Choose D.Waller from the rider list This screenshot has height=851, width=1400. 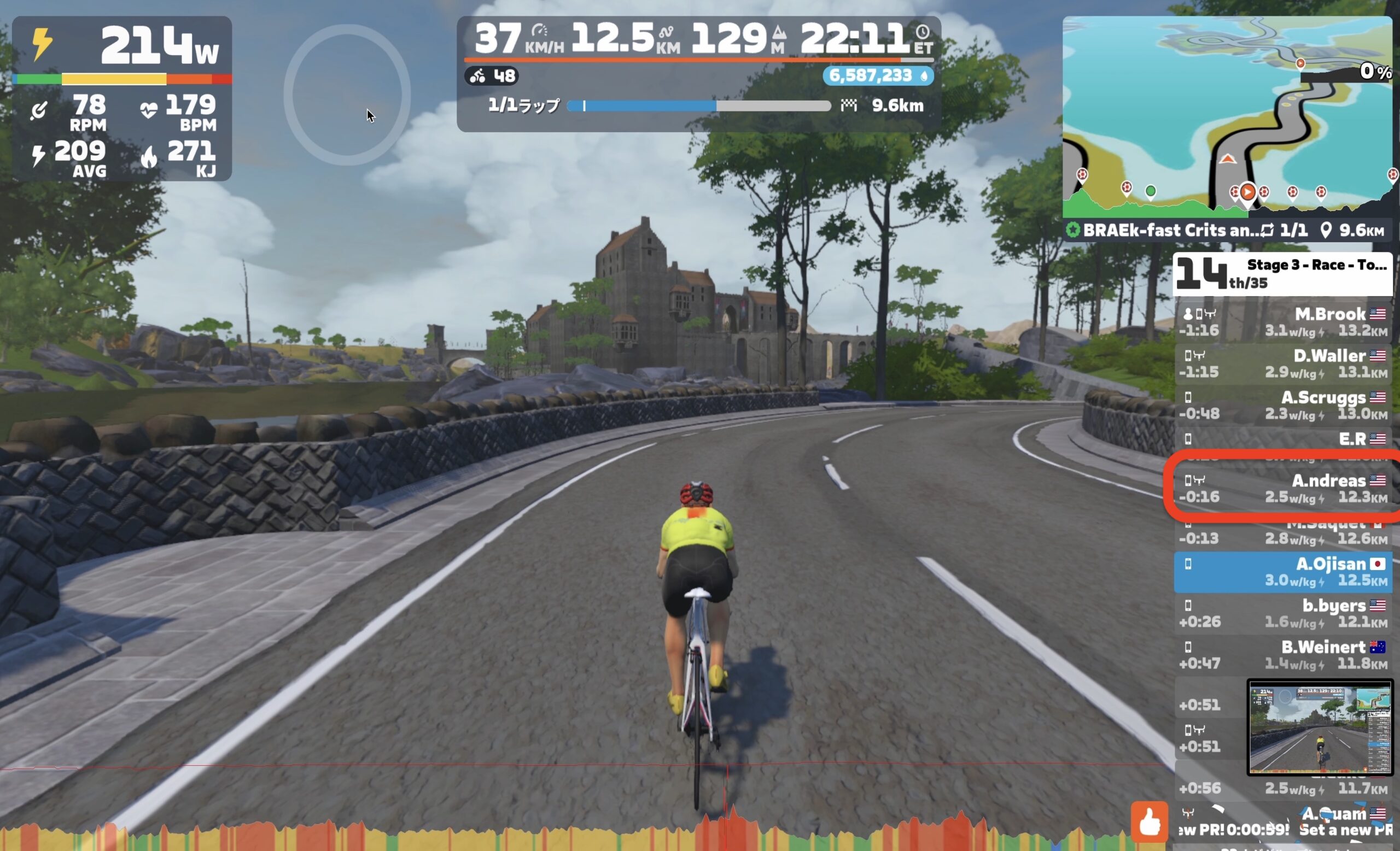point(1283,363)
